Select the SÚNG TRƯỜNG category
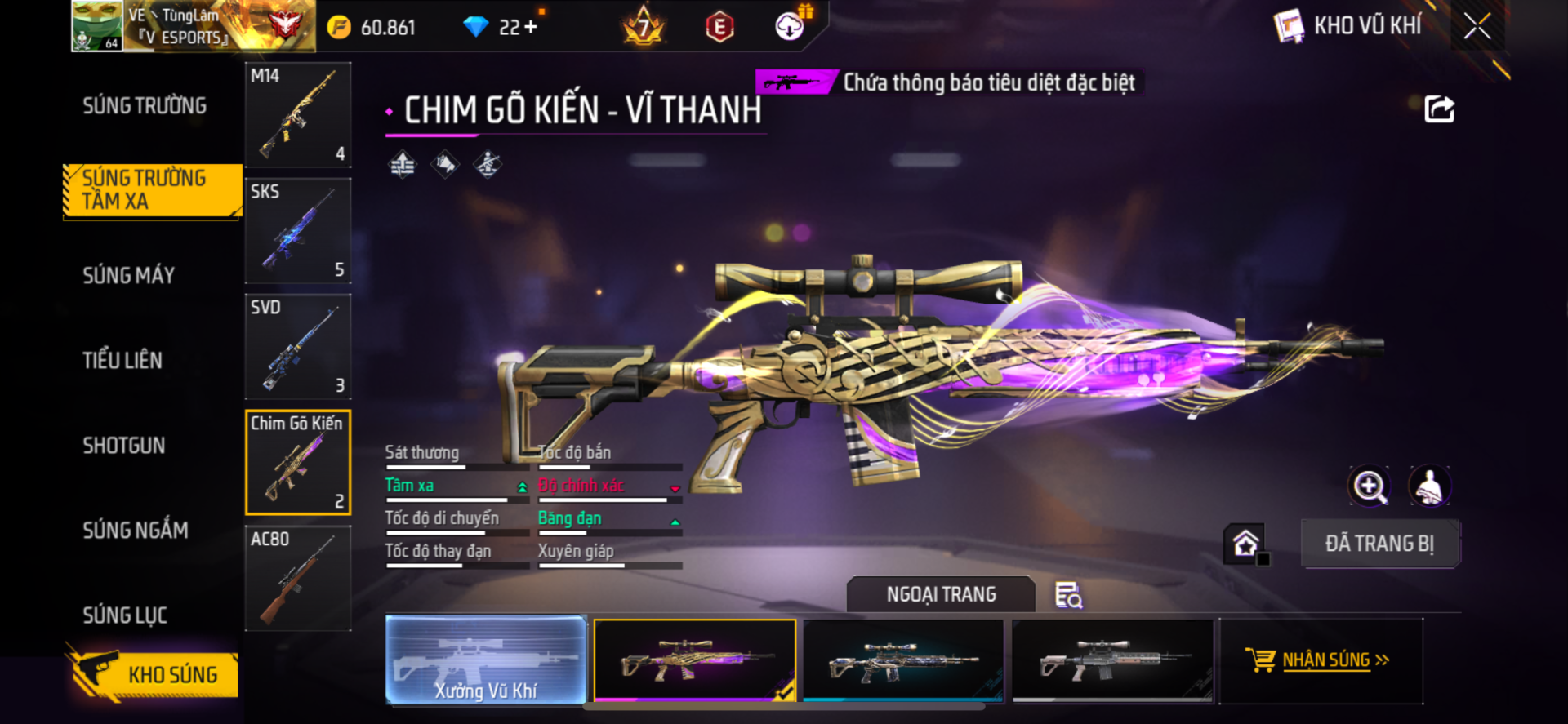 pyautogui.click(x=145, y=106)
